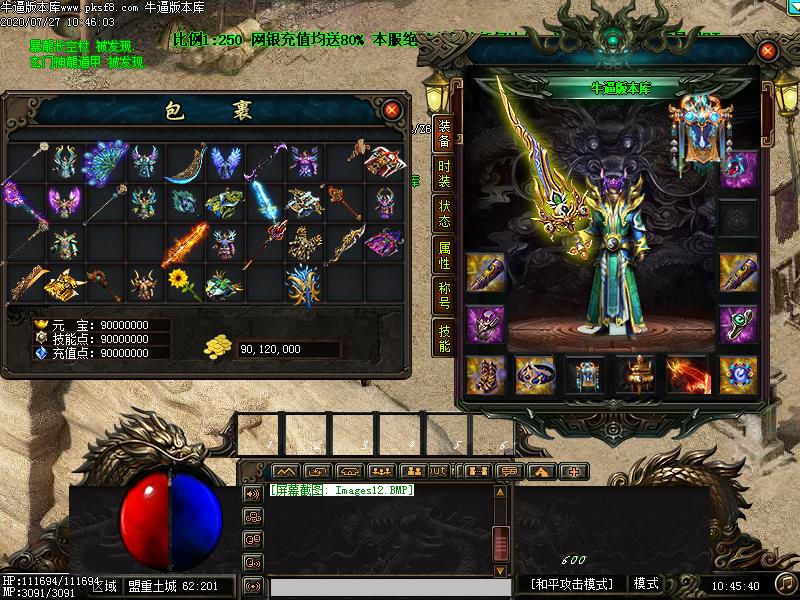Viewport: 800px width, 600px height.
Task: Show the 状态 status tab
Action: point(444,215)
